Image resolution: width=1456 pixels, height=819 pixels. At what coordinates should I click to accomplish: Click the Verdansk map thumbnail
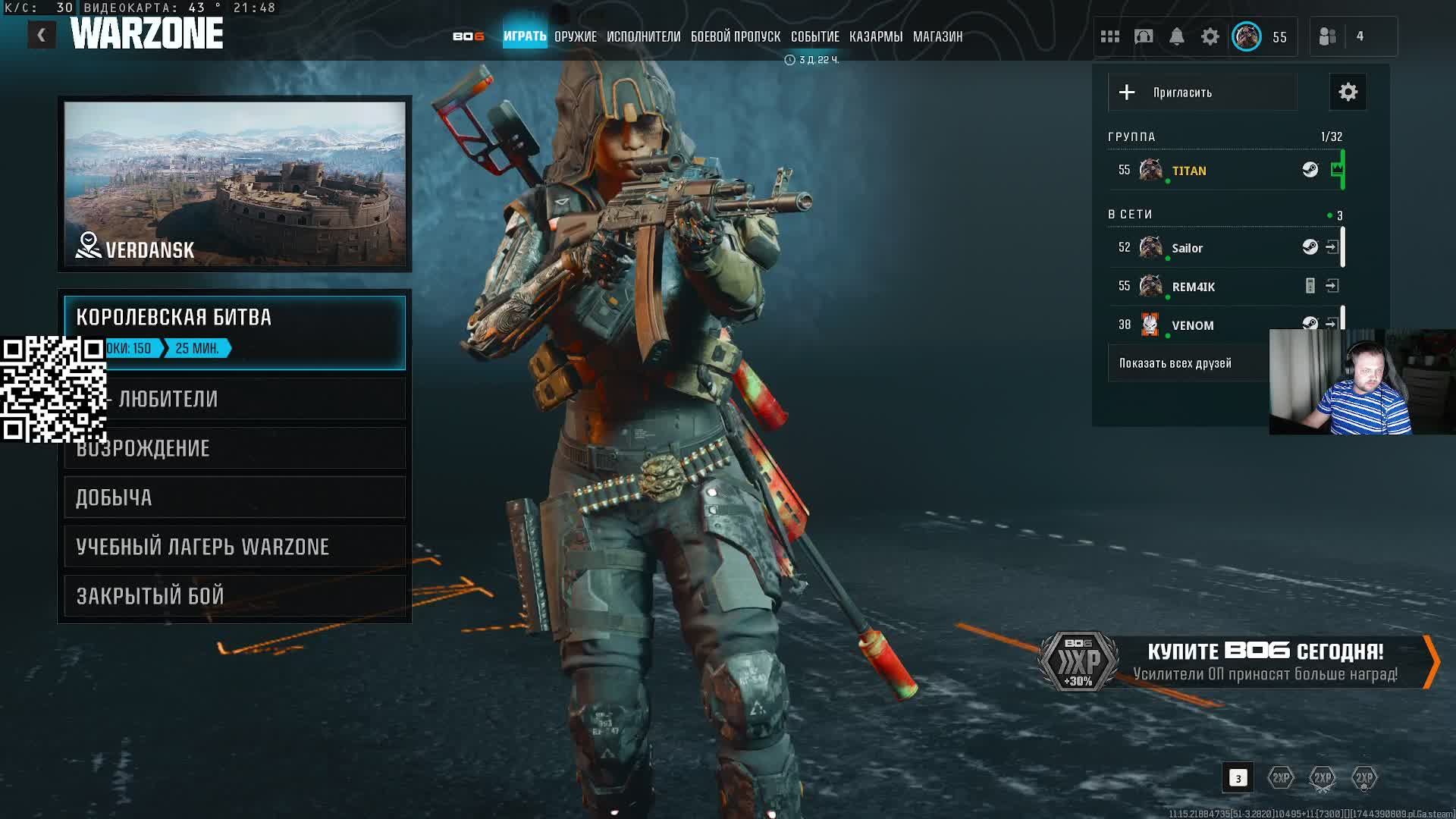click(235, 184)
